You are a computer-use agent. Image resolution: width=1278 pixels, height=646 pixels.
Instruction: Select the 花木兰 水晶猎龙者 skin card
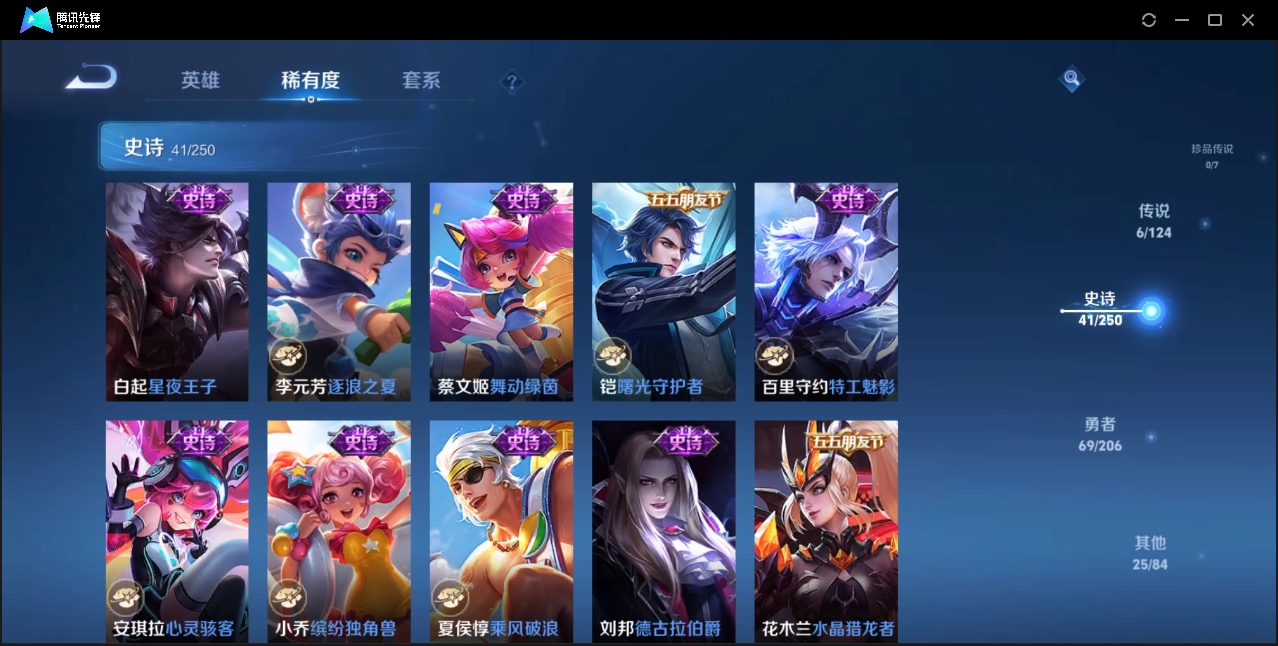pos(826,530)
